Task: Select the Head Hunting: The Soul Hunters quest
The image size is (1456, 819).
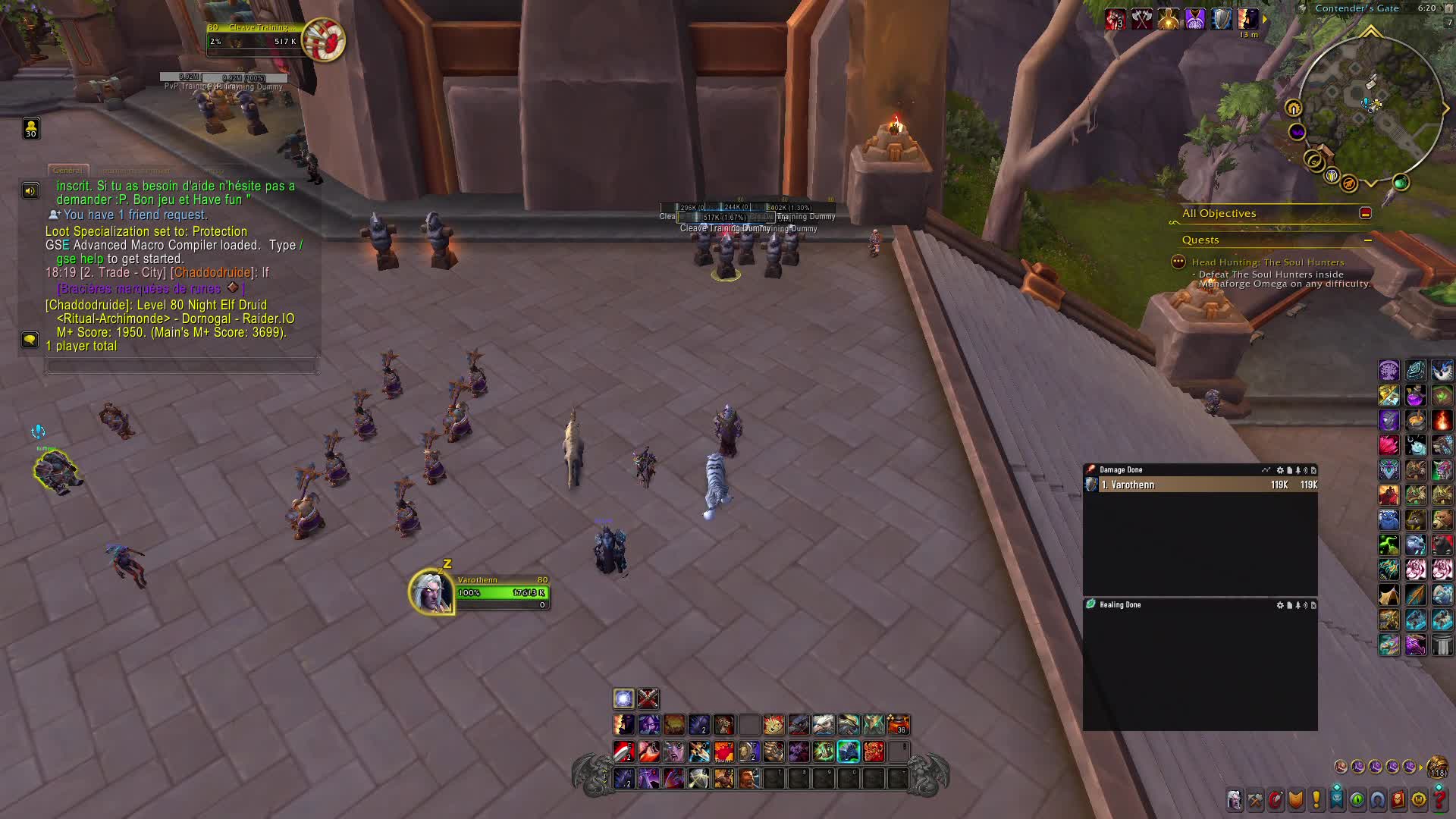Action: (1267, 262)
